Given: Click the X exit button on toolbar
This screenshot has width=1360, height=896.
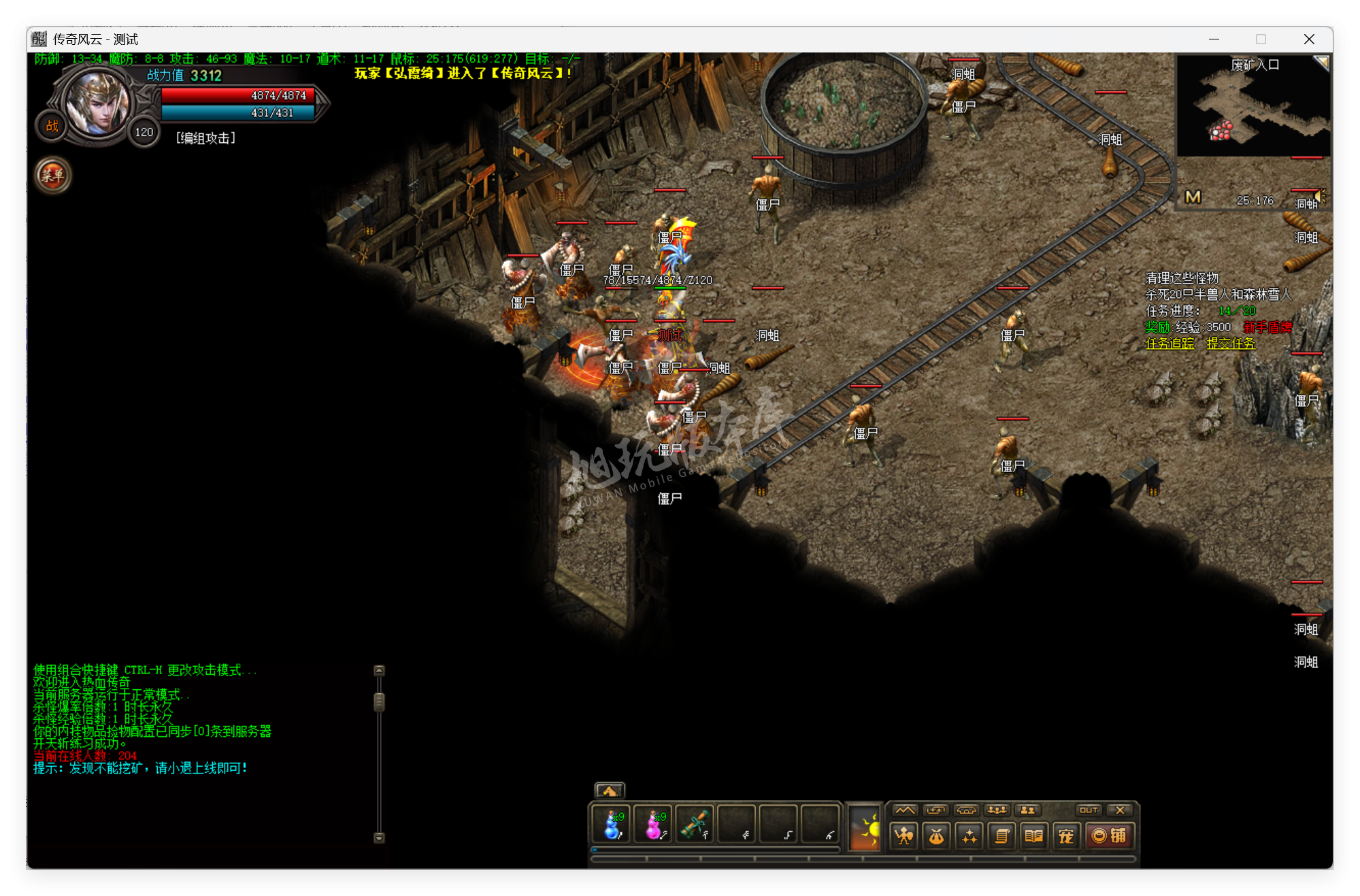Looking at the screenshot, I should [1120, 810].
